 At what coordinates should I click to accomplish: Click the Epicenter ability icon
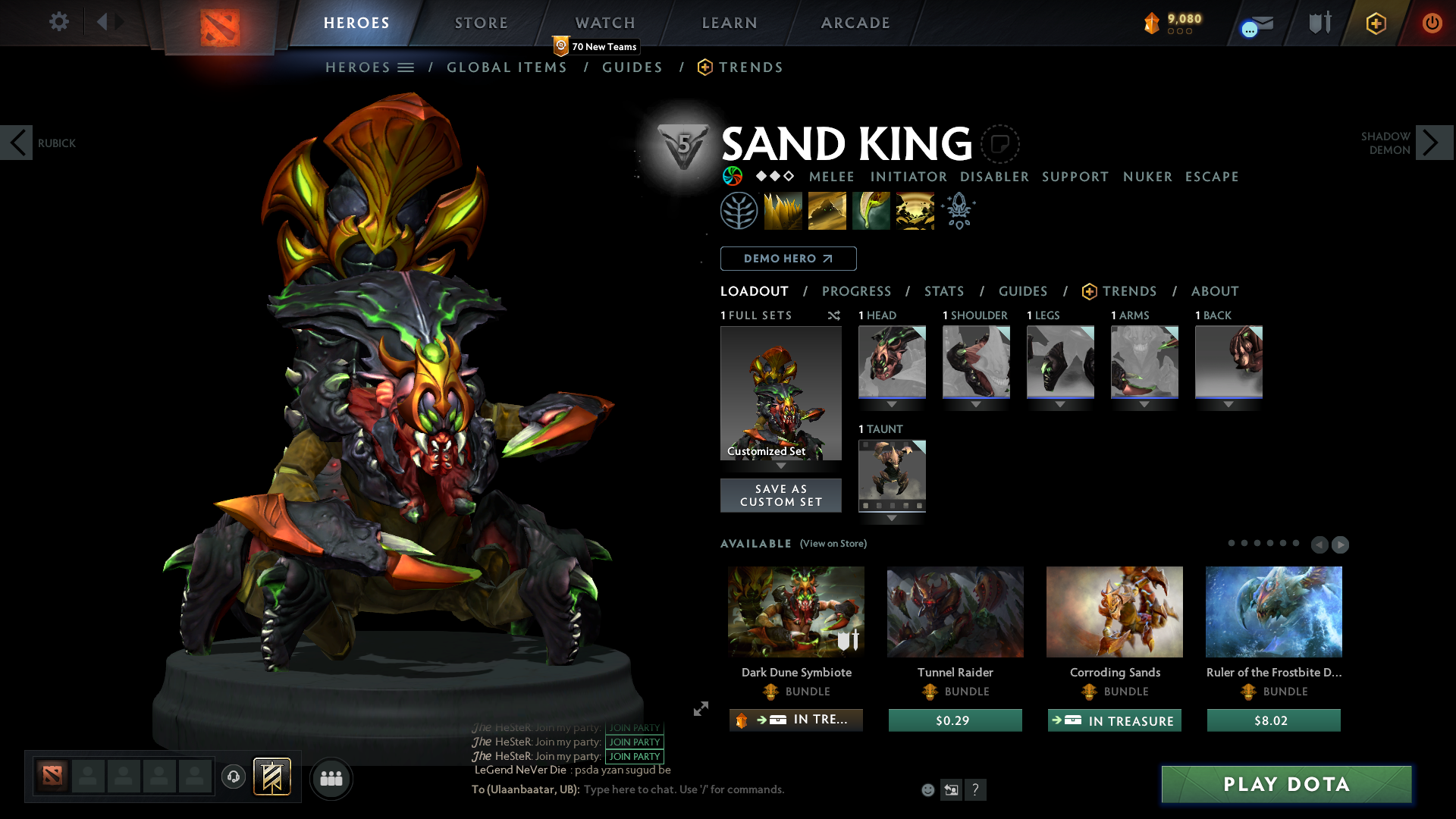(x=915, y=210)
